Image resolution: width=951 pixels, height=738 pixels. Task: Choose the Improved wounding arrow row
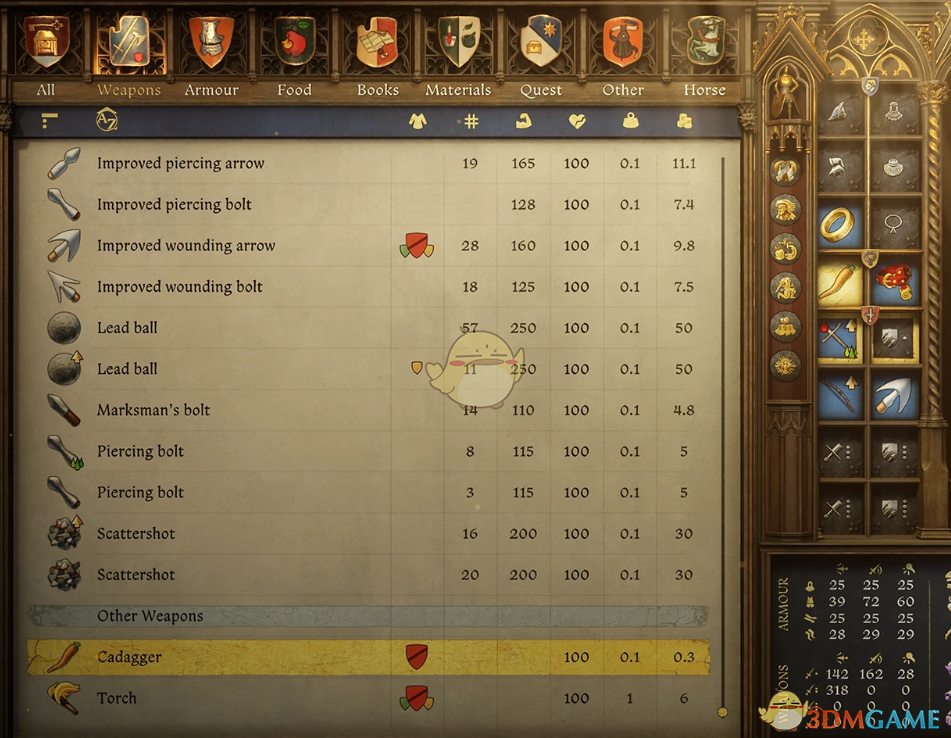185,246
